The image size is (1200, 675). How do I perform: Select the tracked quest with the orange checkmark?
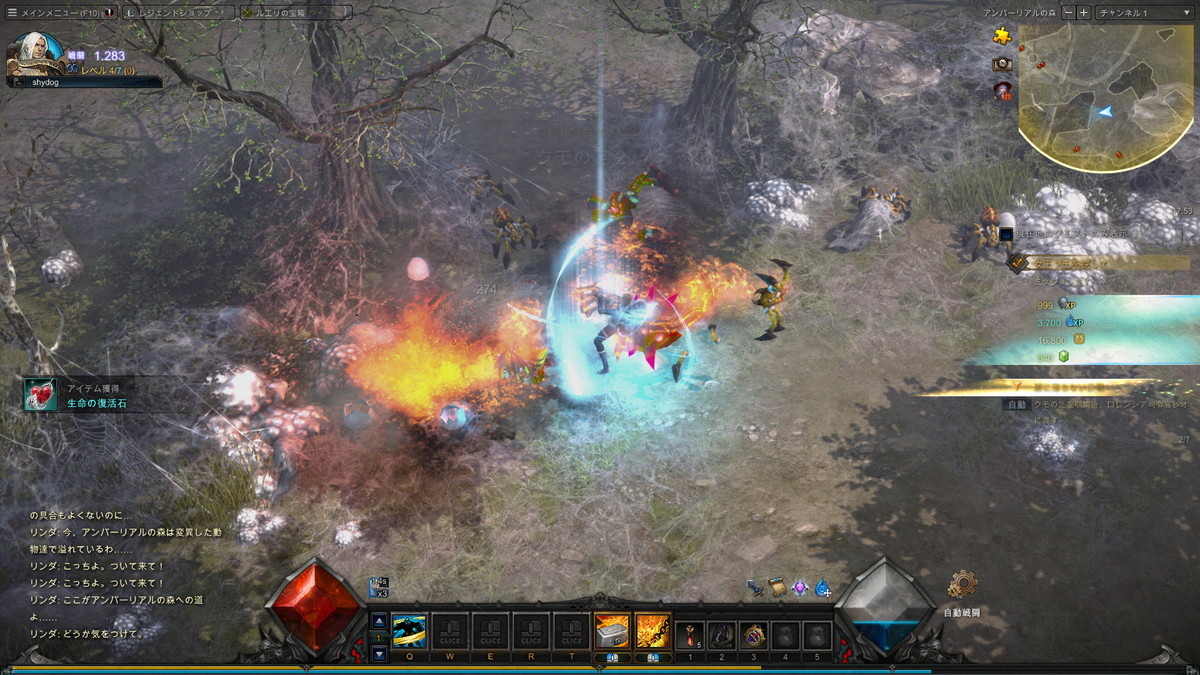(x=1019, y=263)
